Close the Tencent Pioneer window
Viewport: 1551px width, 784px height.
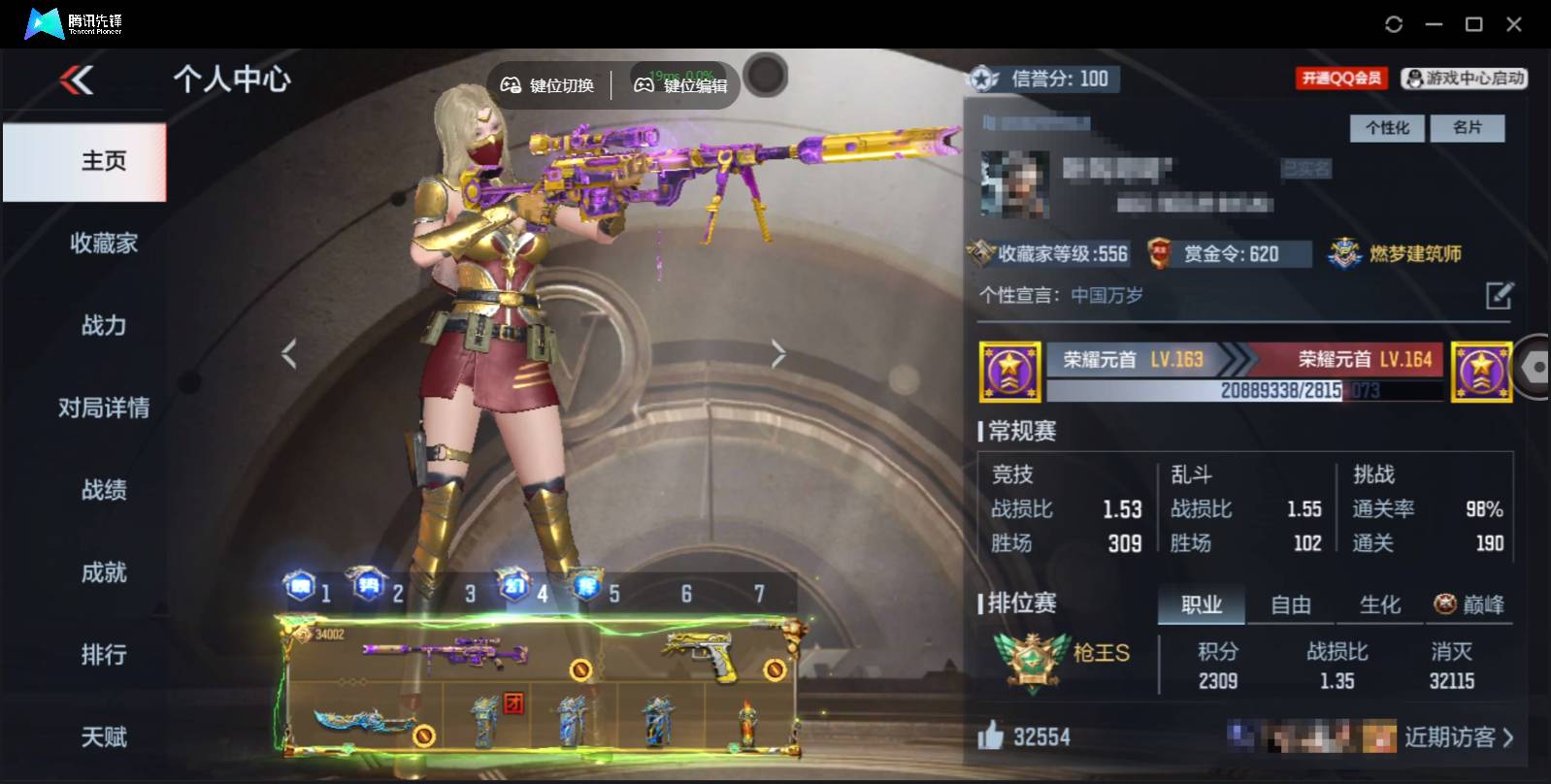[x=1513, y=24]
